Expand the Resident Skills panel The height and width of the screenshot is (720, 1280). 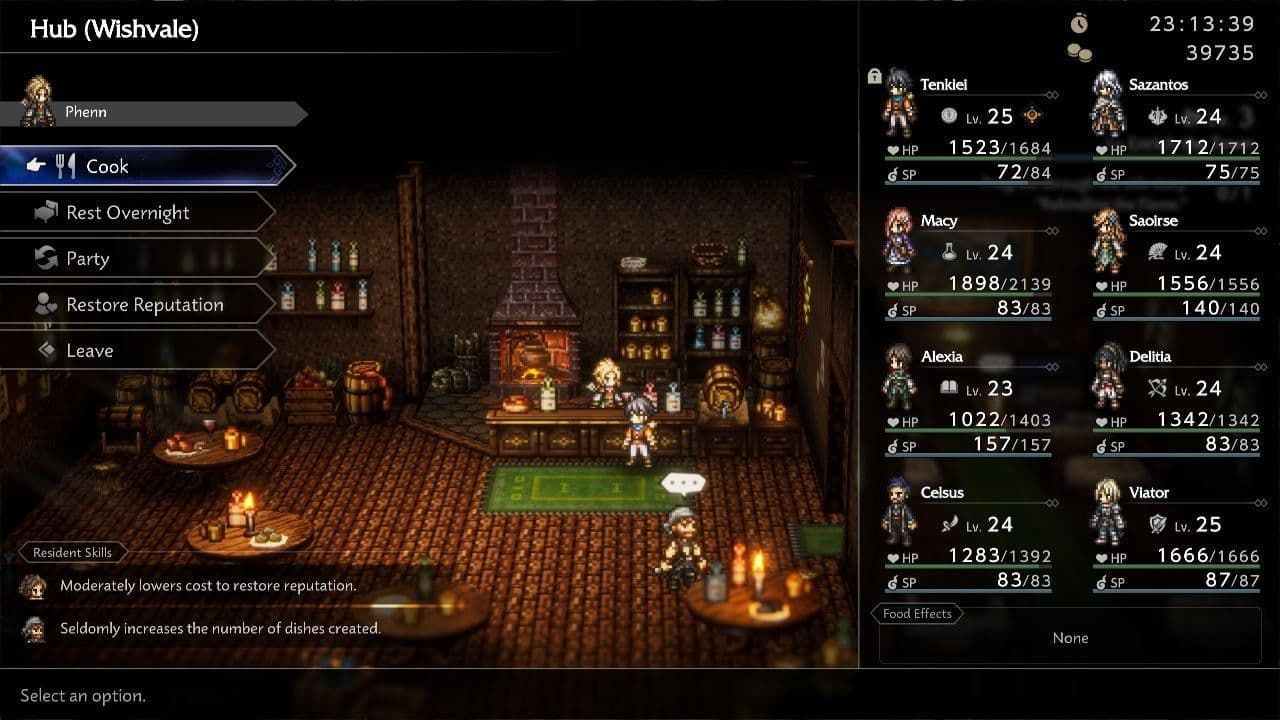[x=73, y=552]
